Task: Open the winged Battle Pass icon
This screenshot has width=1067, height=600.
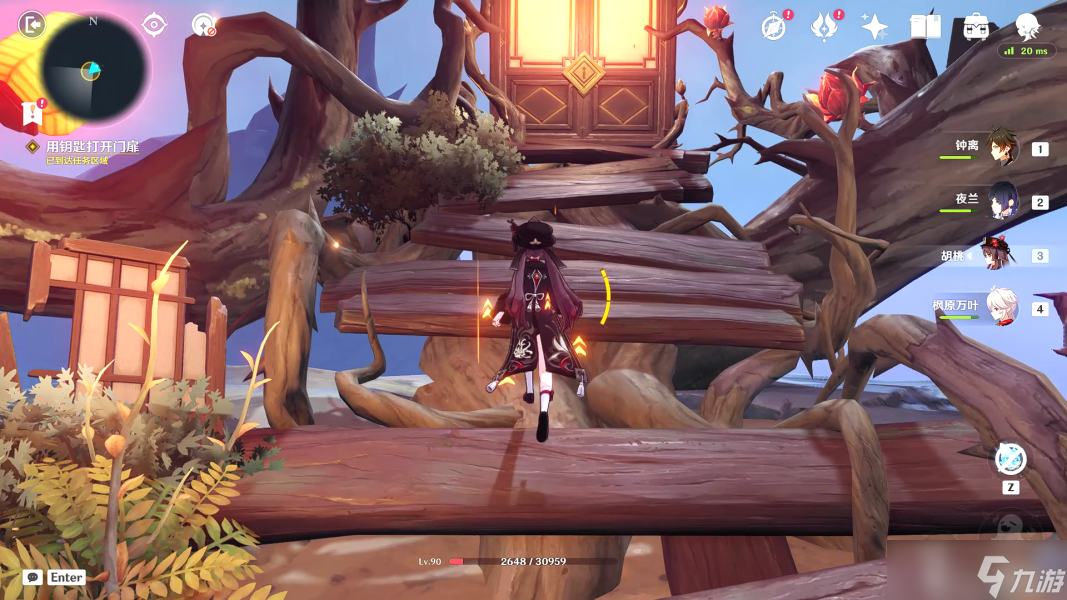Action: [823, 27]
